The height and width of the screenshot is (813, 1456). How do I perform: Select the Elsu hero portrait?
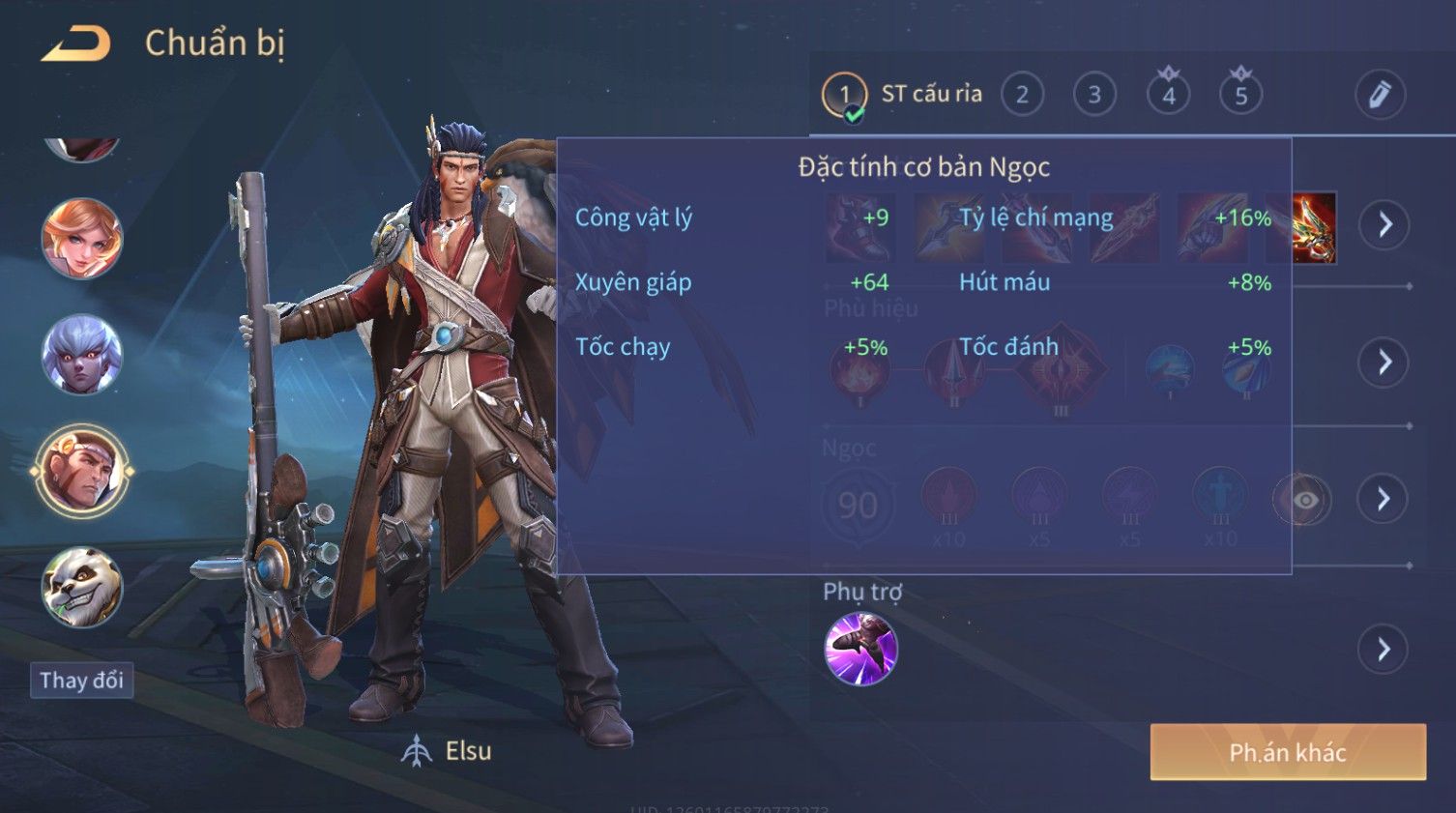tap(82, 473)
